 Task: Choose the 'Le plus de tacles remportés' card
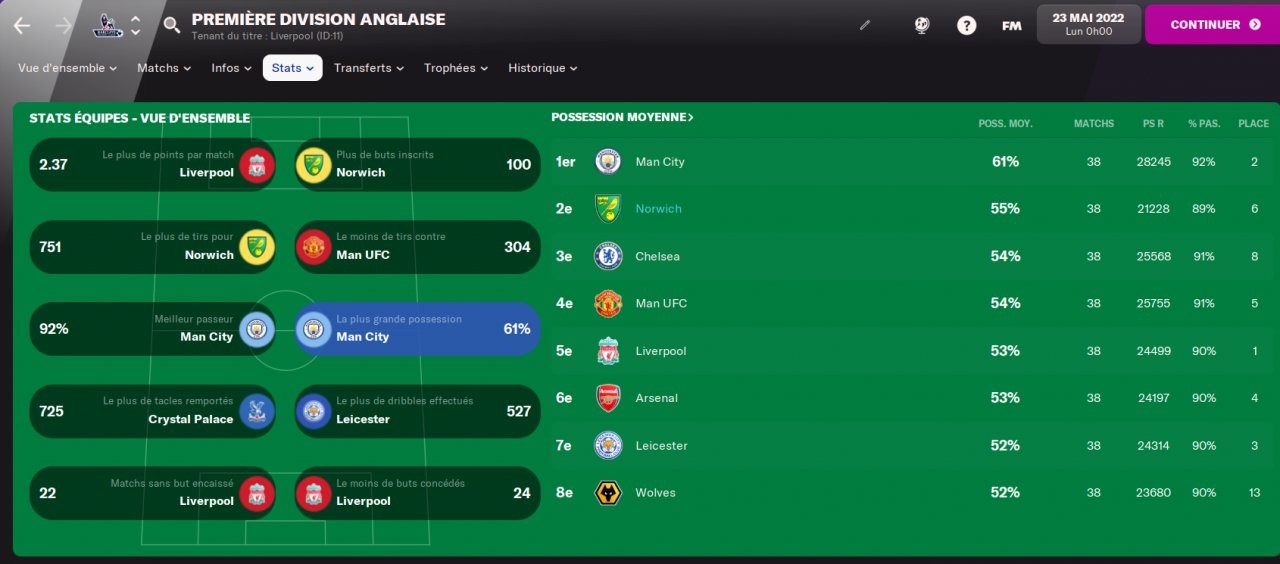pos(153,411)
